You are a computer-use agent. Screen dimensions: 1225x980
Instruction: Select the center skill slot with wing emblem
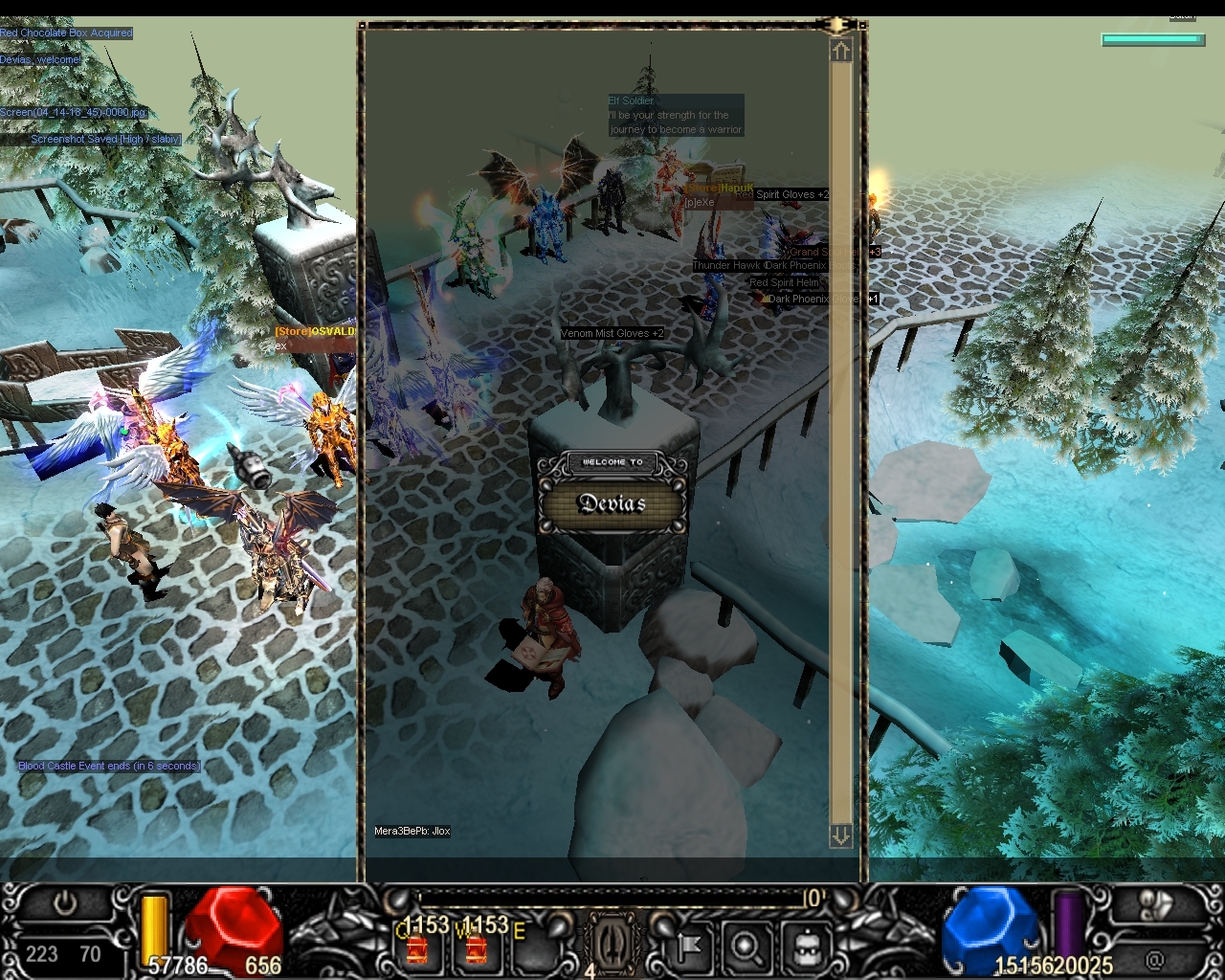[610, 943]
